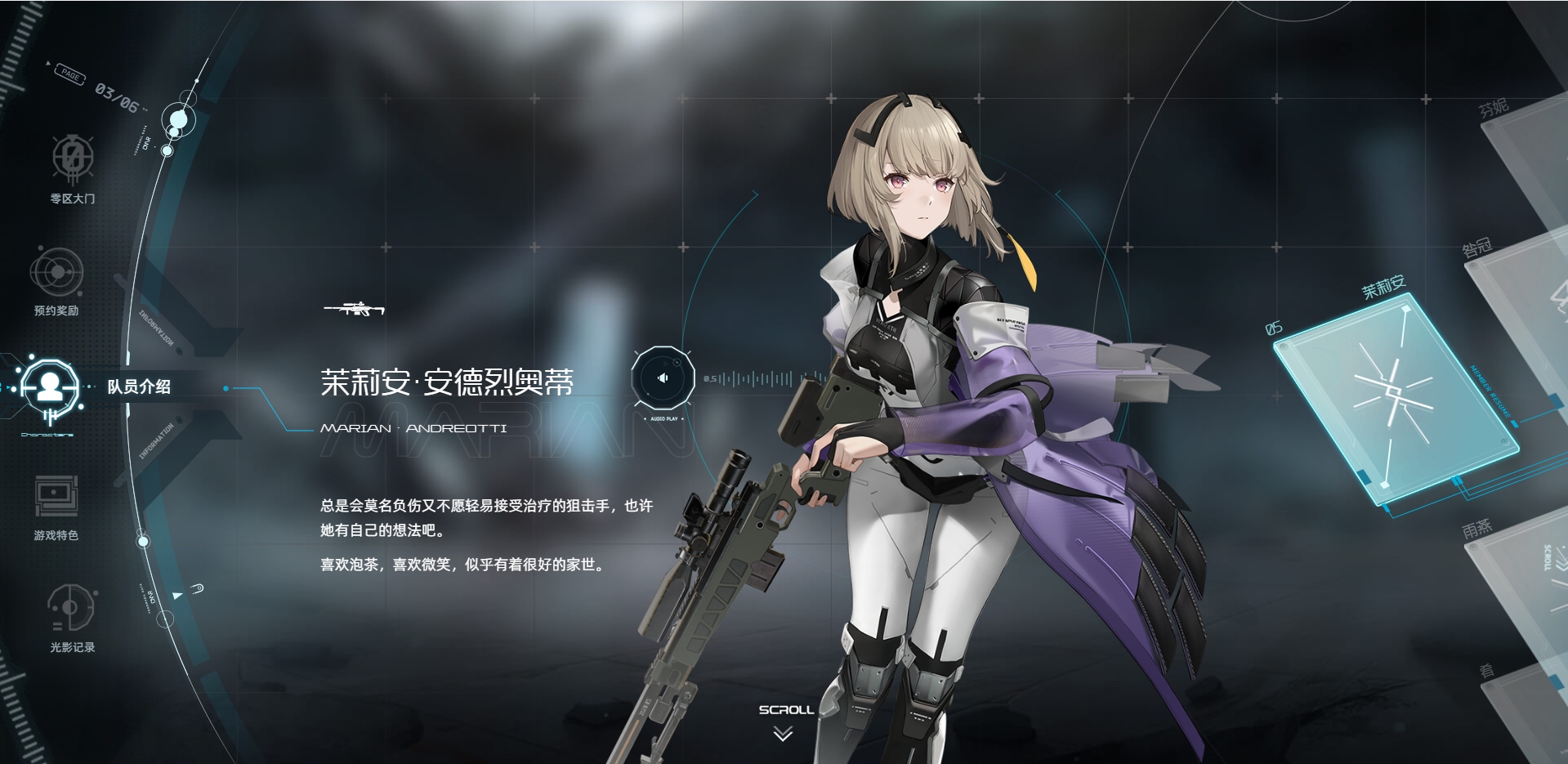Viewport: 1568px width, 764px height.
Task: Click the SCROLL down arrow indicator
Action: pyautogui.click(x=783, y=734)
